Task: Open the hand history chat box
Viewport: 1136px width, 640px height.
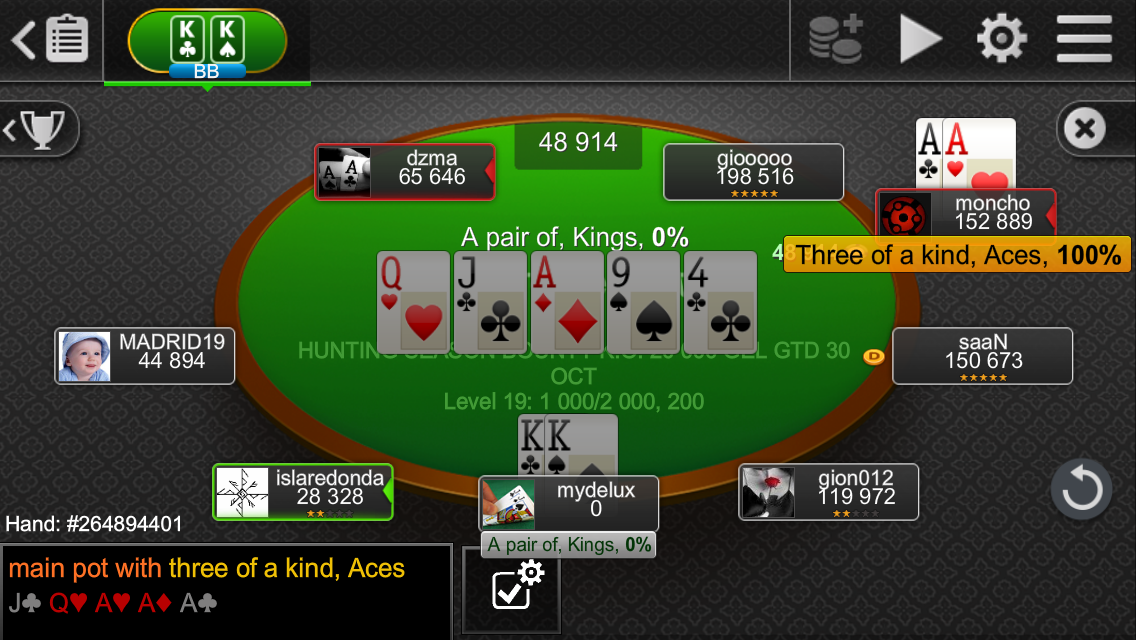Action: click(226, 591)
